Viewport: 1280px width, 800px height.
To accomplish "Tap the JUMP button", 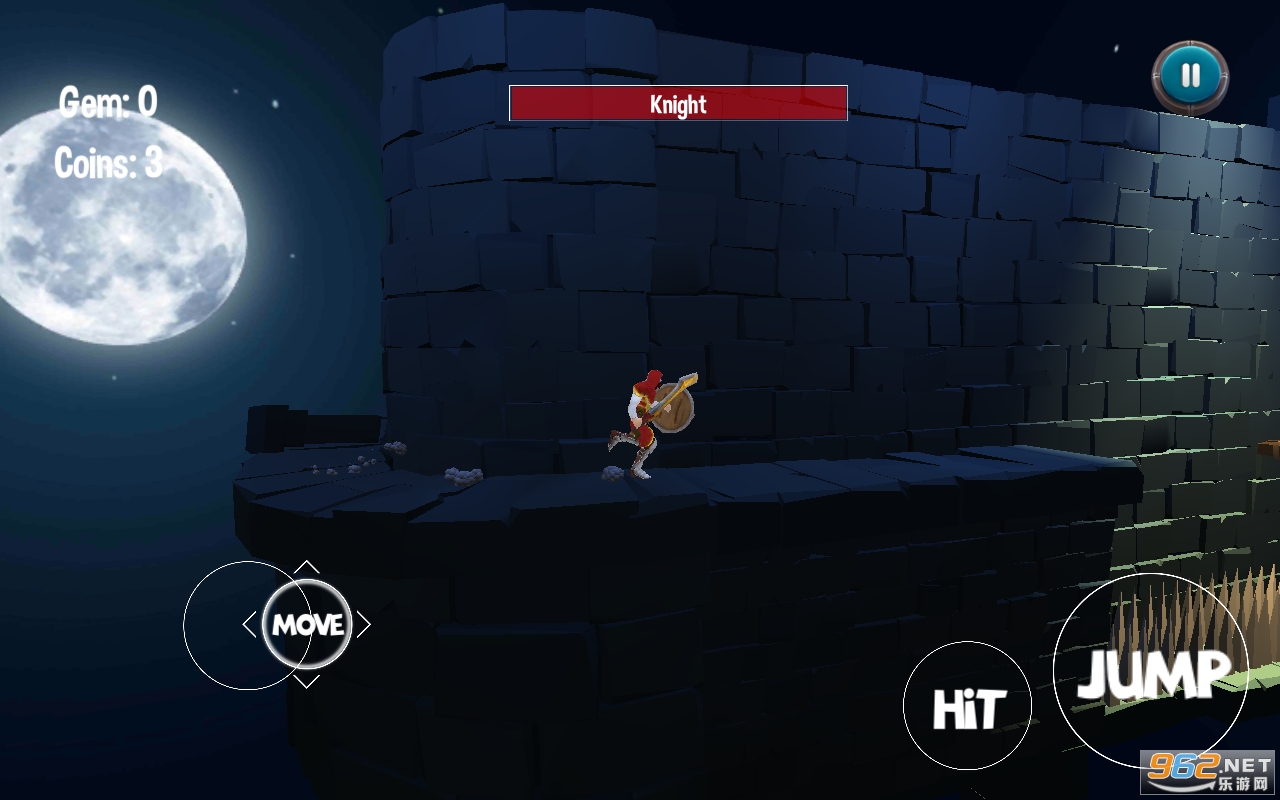I will point(1151,671).
